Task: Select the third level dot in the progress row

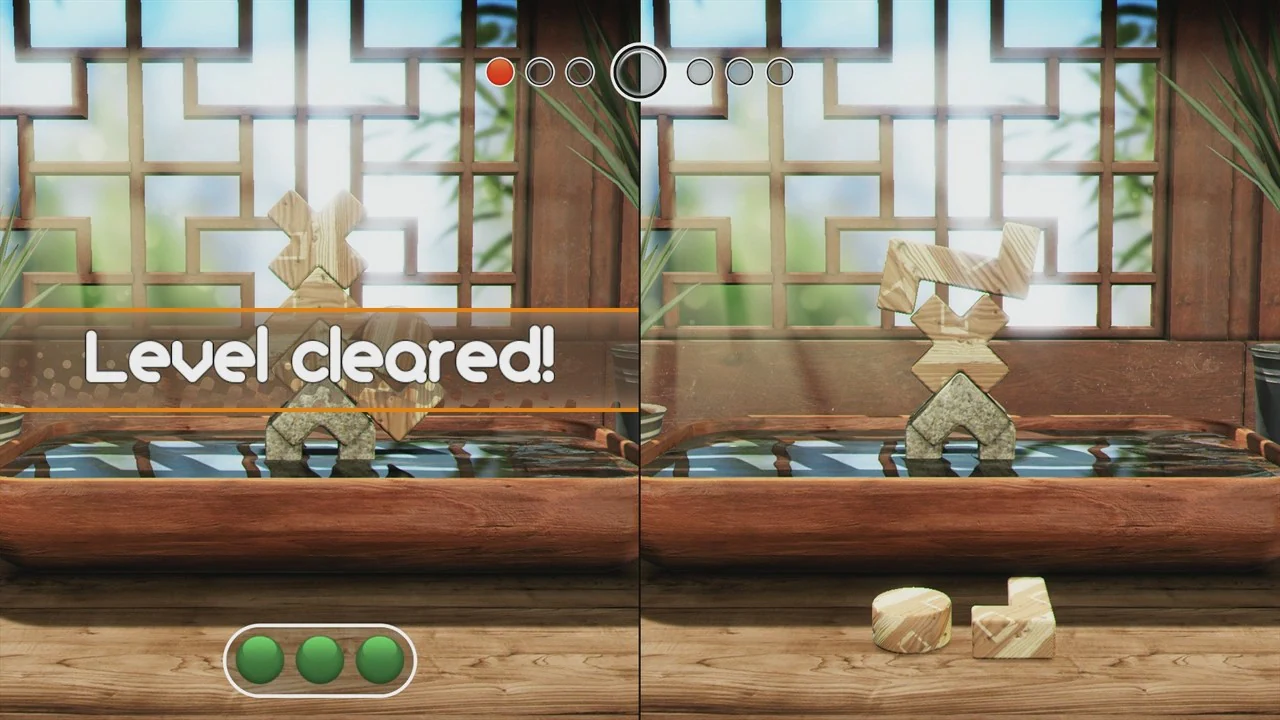Action: point(579,71)
